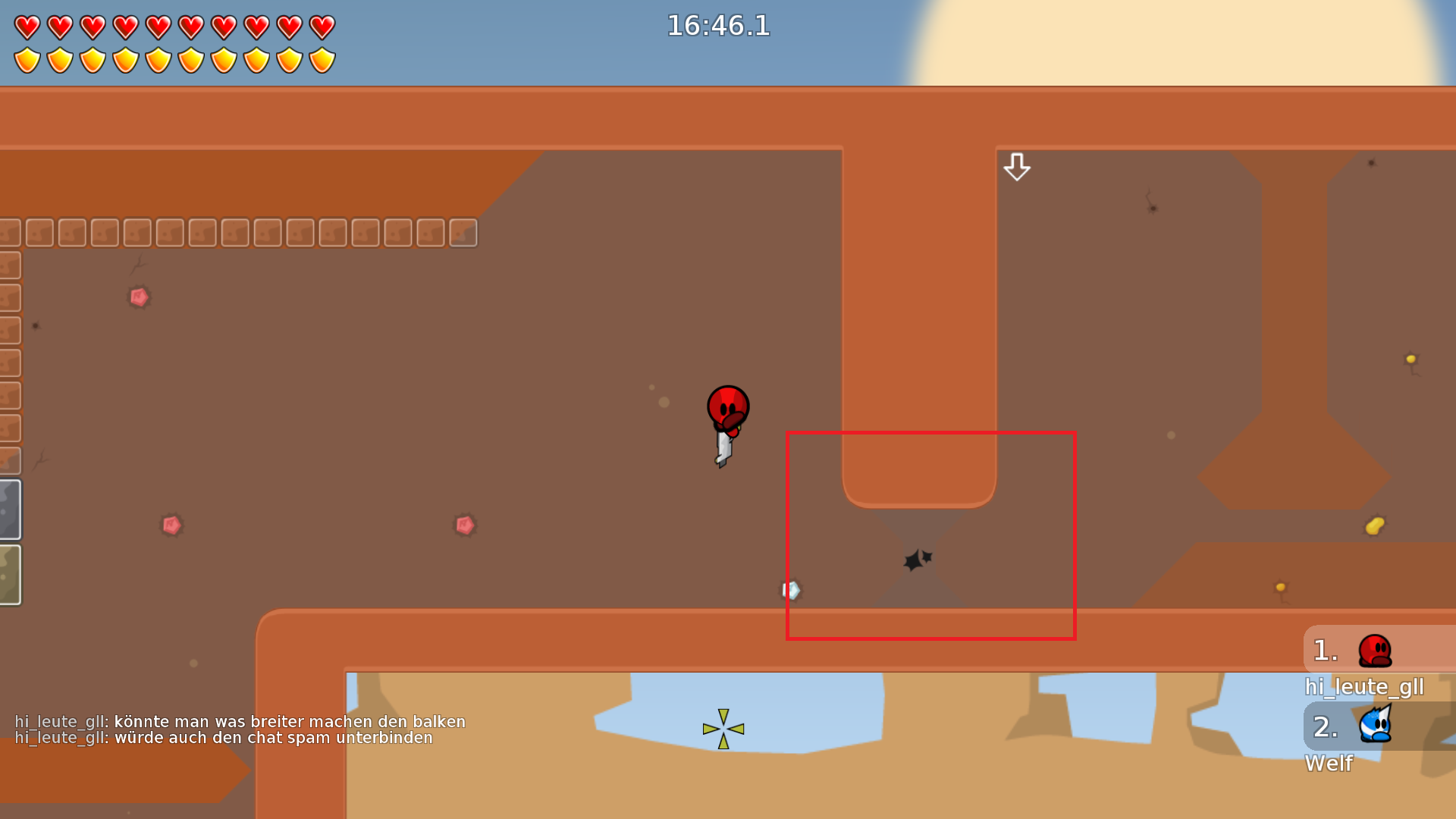Click the white down arrow marker
The width and height of the screenshot is (1456, 819).
1016,167
